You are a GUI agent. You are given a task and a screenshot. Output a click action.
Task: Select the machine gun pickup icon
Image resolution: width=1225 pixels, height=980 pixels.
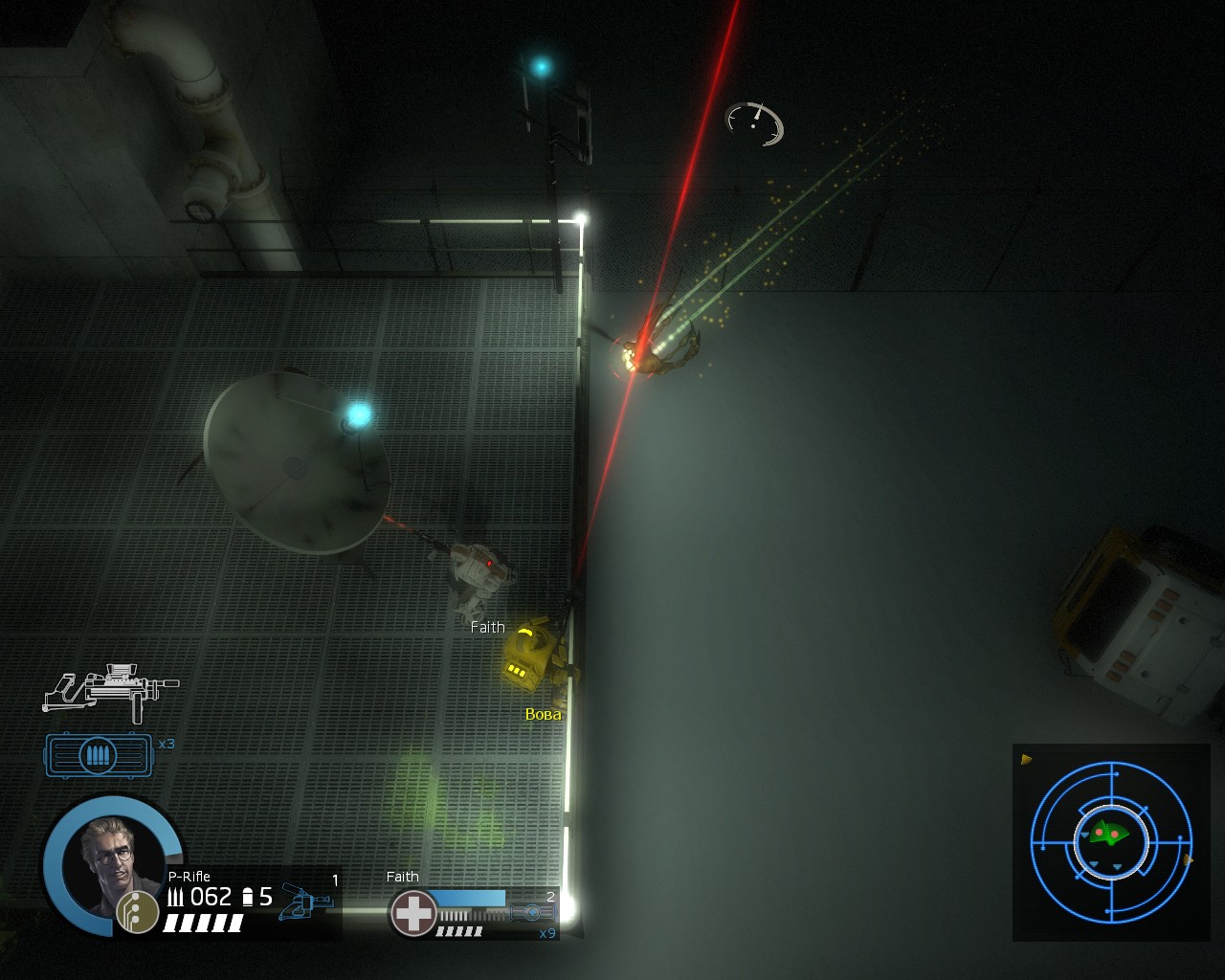[115, 689]
